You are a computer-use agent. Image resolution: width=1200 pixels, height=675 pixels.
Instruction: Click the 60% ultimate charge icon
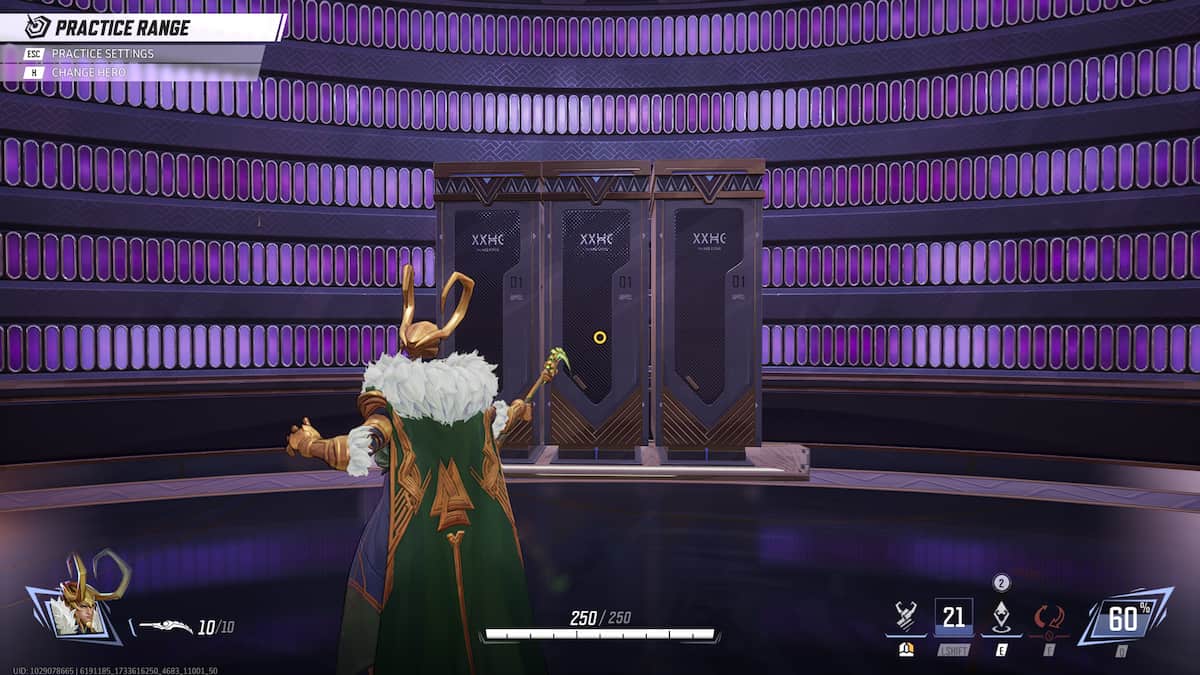coord(1123,618)
